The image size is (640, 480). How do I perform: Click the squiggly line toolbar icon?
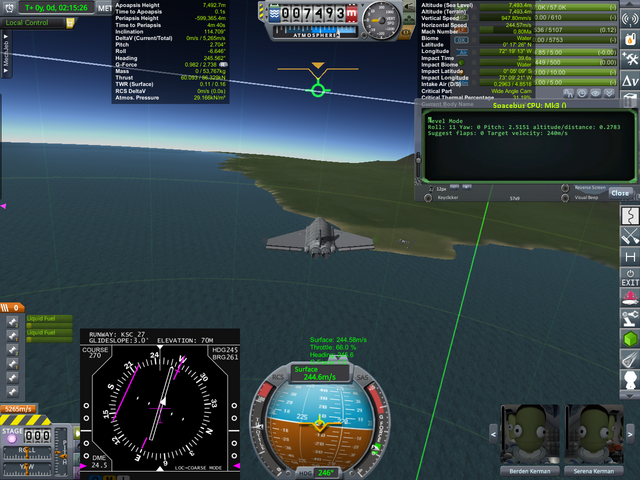[630, 215]
